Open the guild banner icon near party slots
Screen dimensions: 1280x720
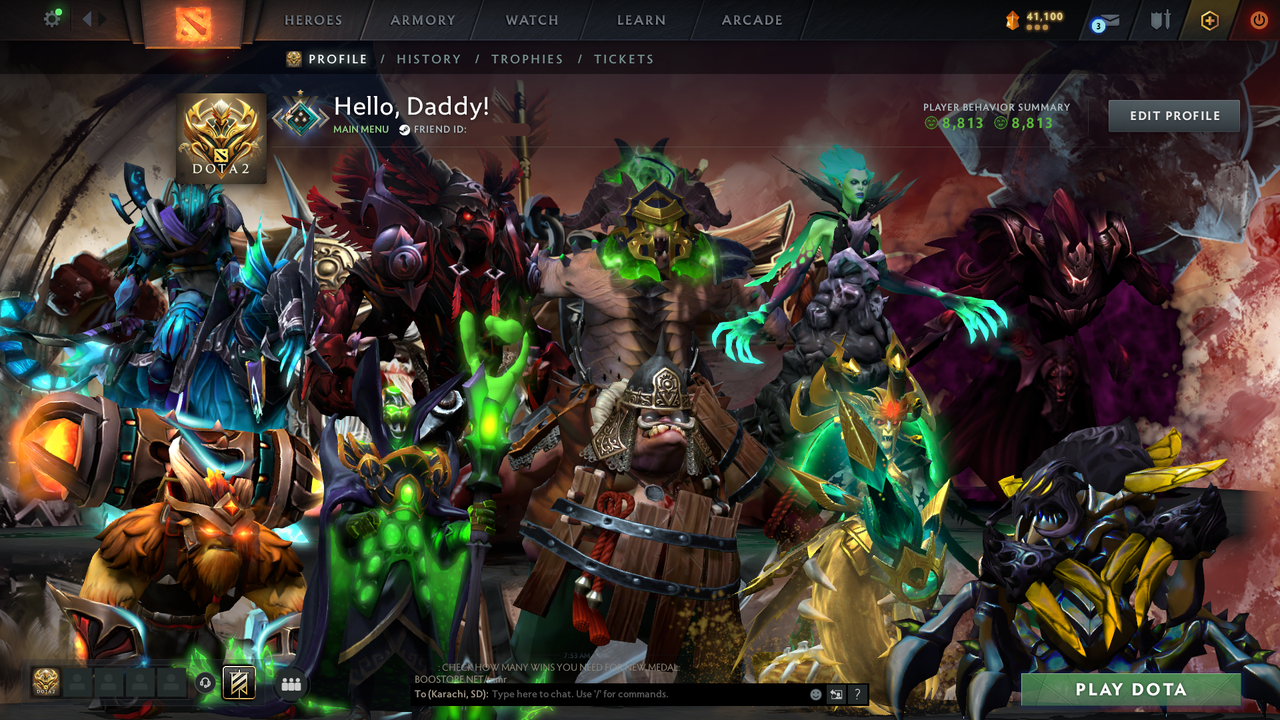238,683
